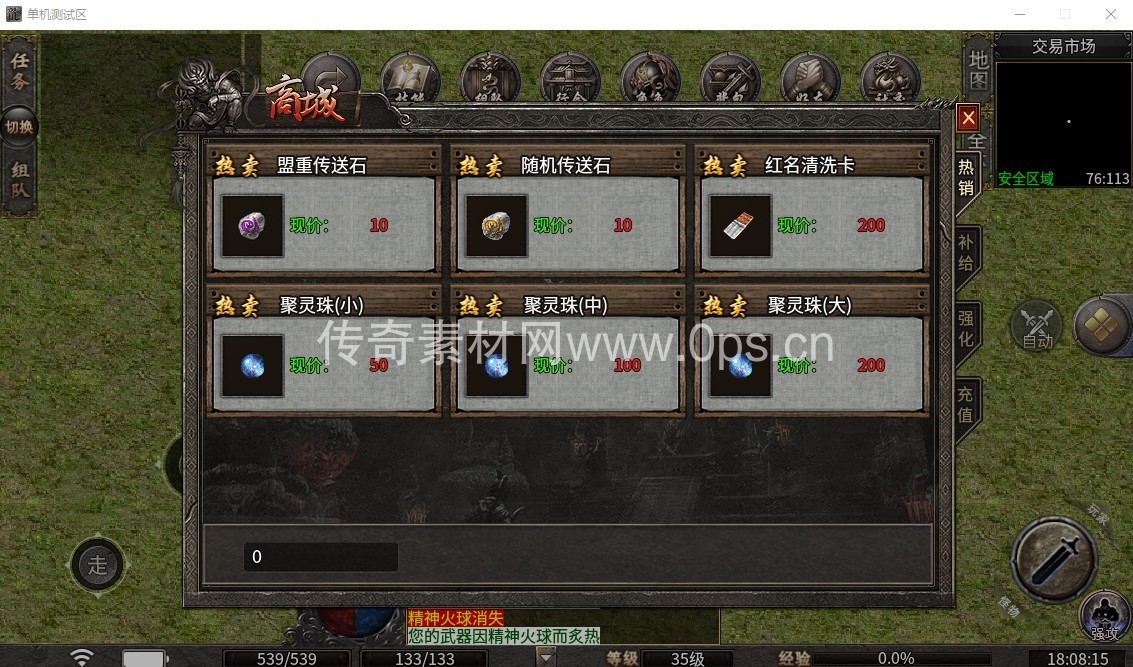
Task: Switch to the 强化 tab
Action: 966,329
